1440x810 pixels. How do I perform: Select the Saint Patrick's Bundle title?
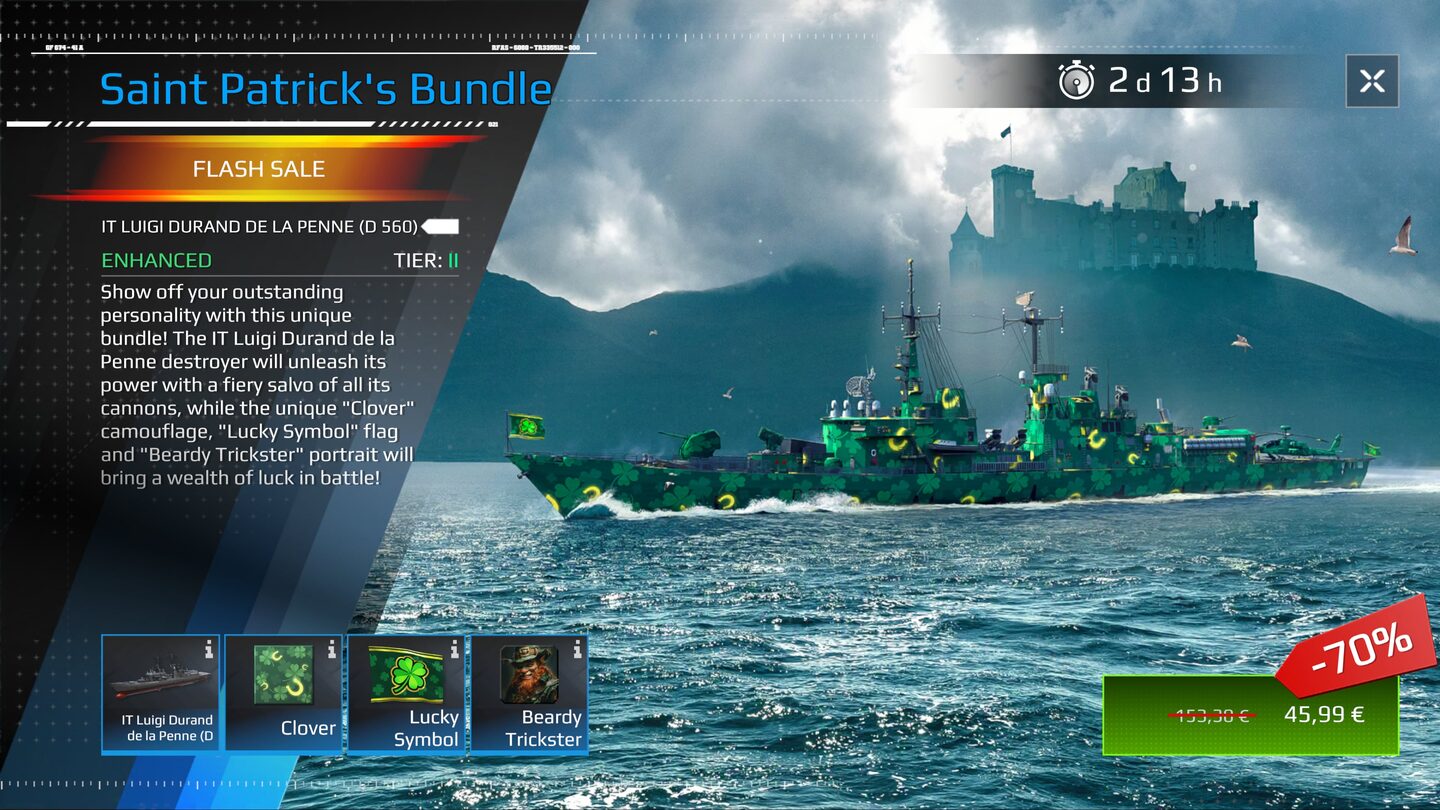coord(325,88)
